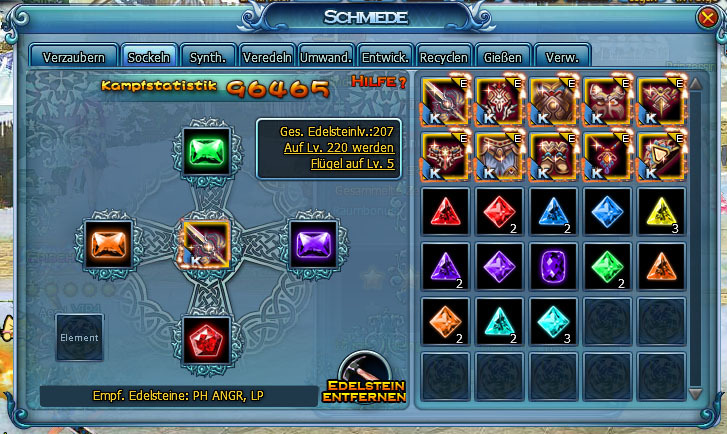This screenshot has height=434, width=727.
Task: Click the Edelstein Entfernen button
Action: pos(365,380)
